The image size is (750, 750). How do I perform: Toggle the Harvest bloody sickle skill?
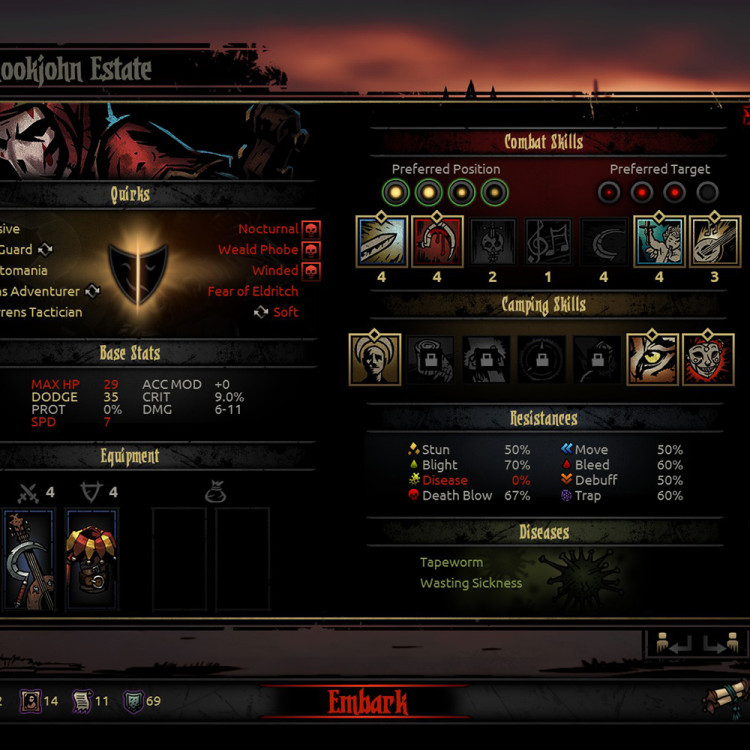pos(437,242)
